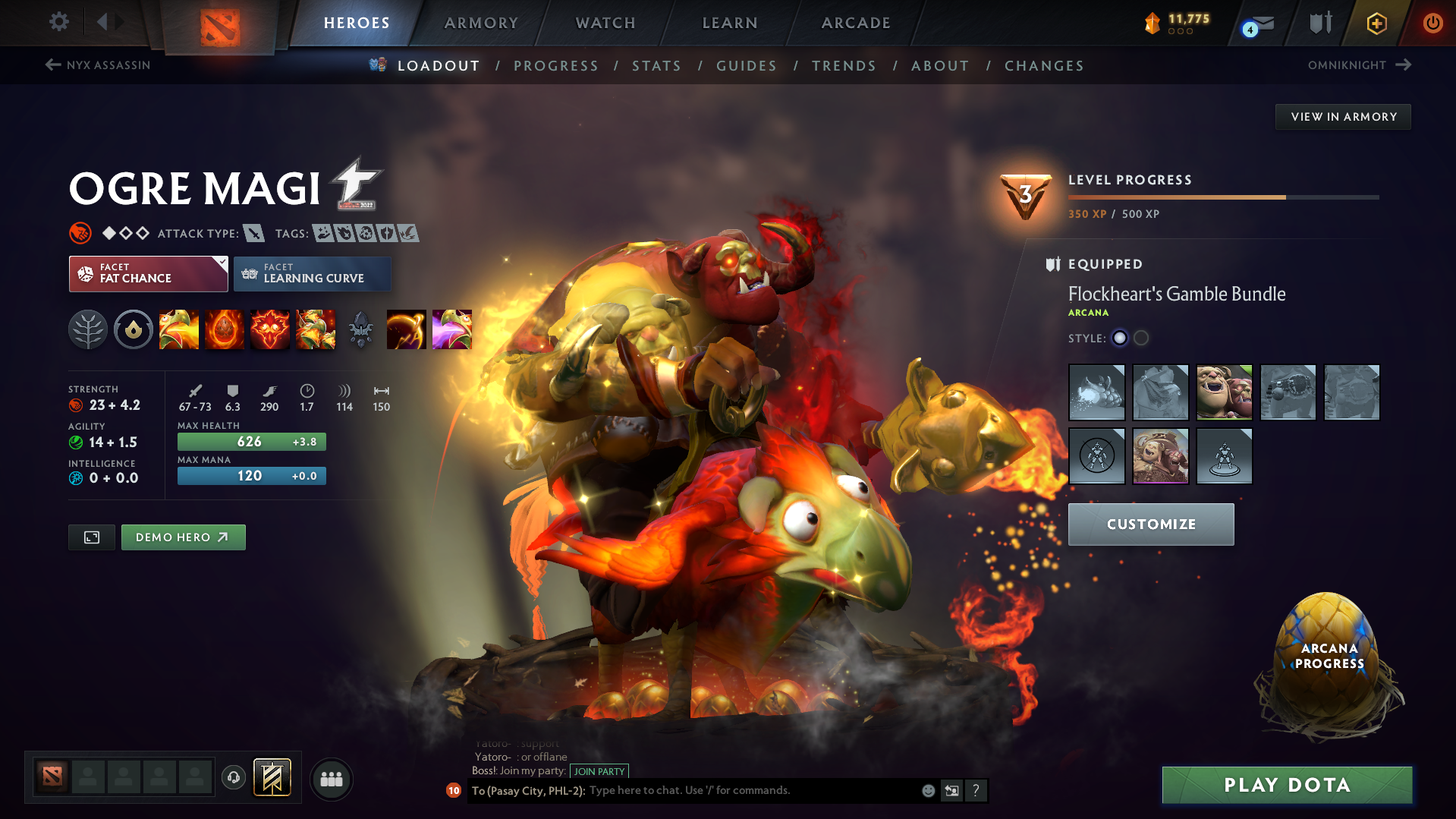The height and width of the screenshot is (819, 1456).
Task: View the Multicast ability icon
Action: [x=316, y=329]
